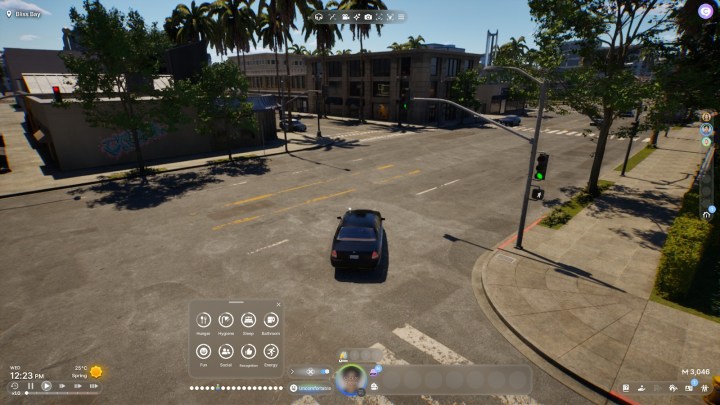This screenshot has height=405, width=720.
Task: Pause the game time
Action: [30, 386]
